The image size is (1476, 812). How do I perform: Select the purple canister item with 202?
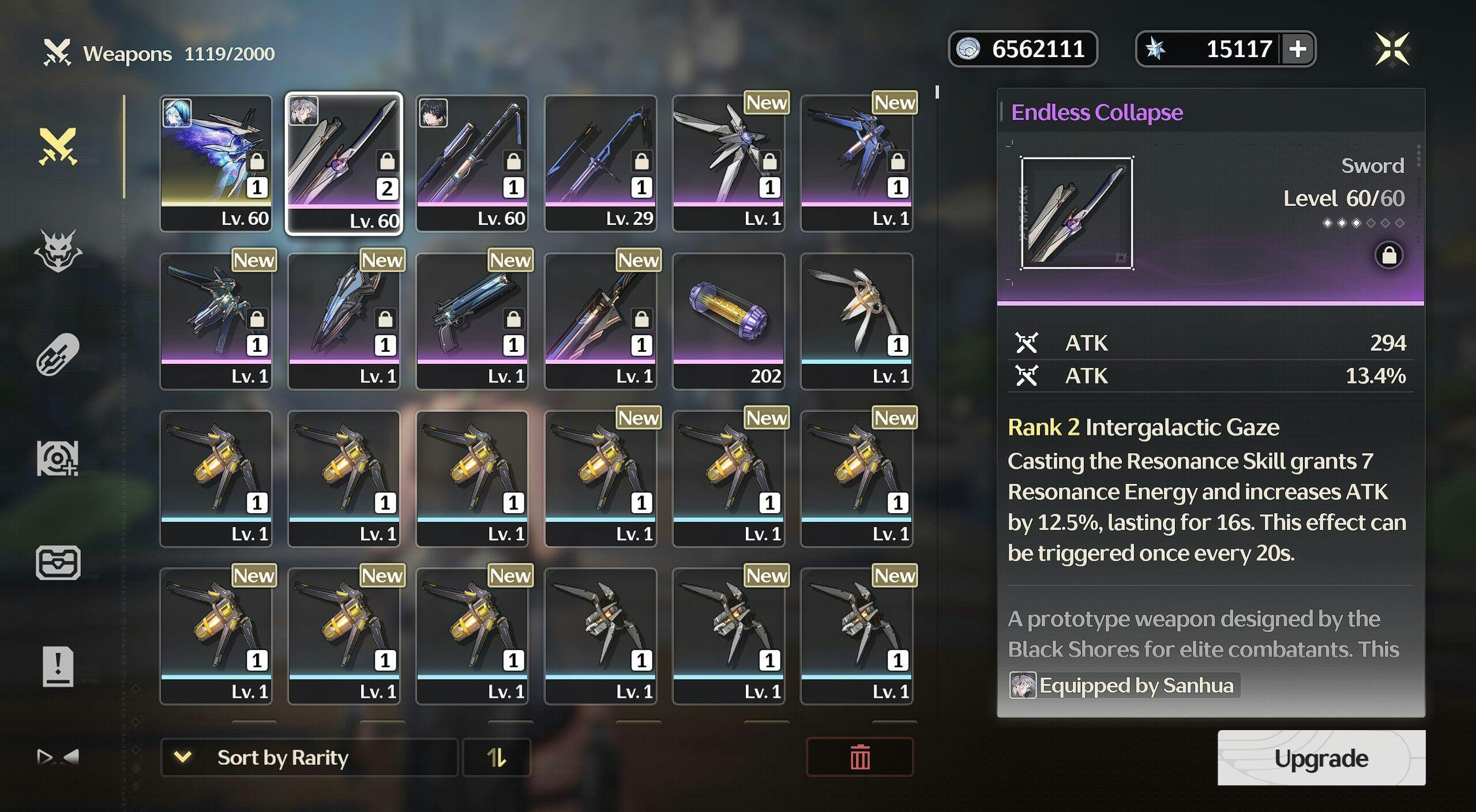coord(728,321)
